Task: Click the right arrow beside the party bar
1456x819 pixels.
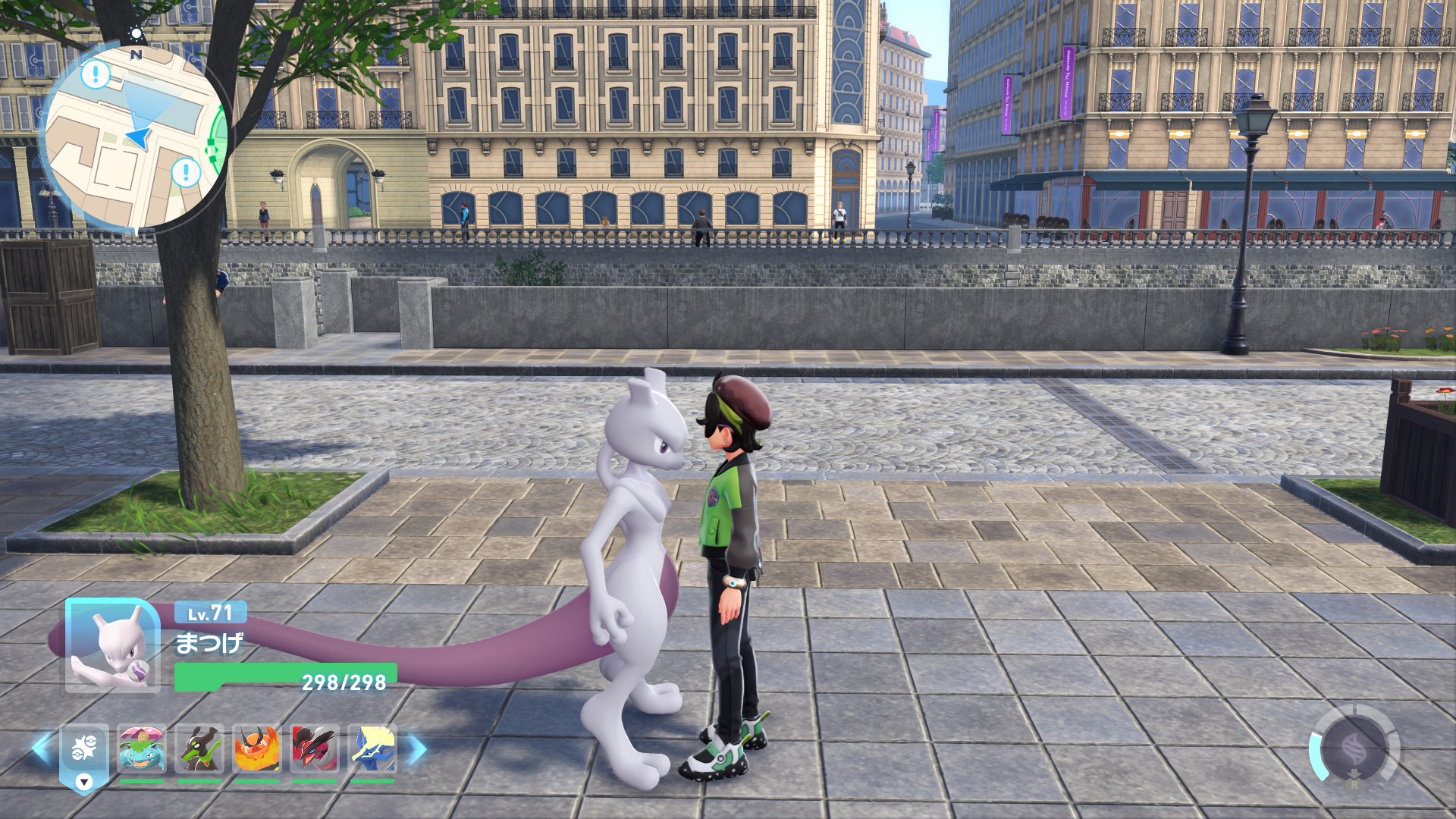Action: [417, 749]
